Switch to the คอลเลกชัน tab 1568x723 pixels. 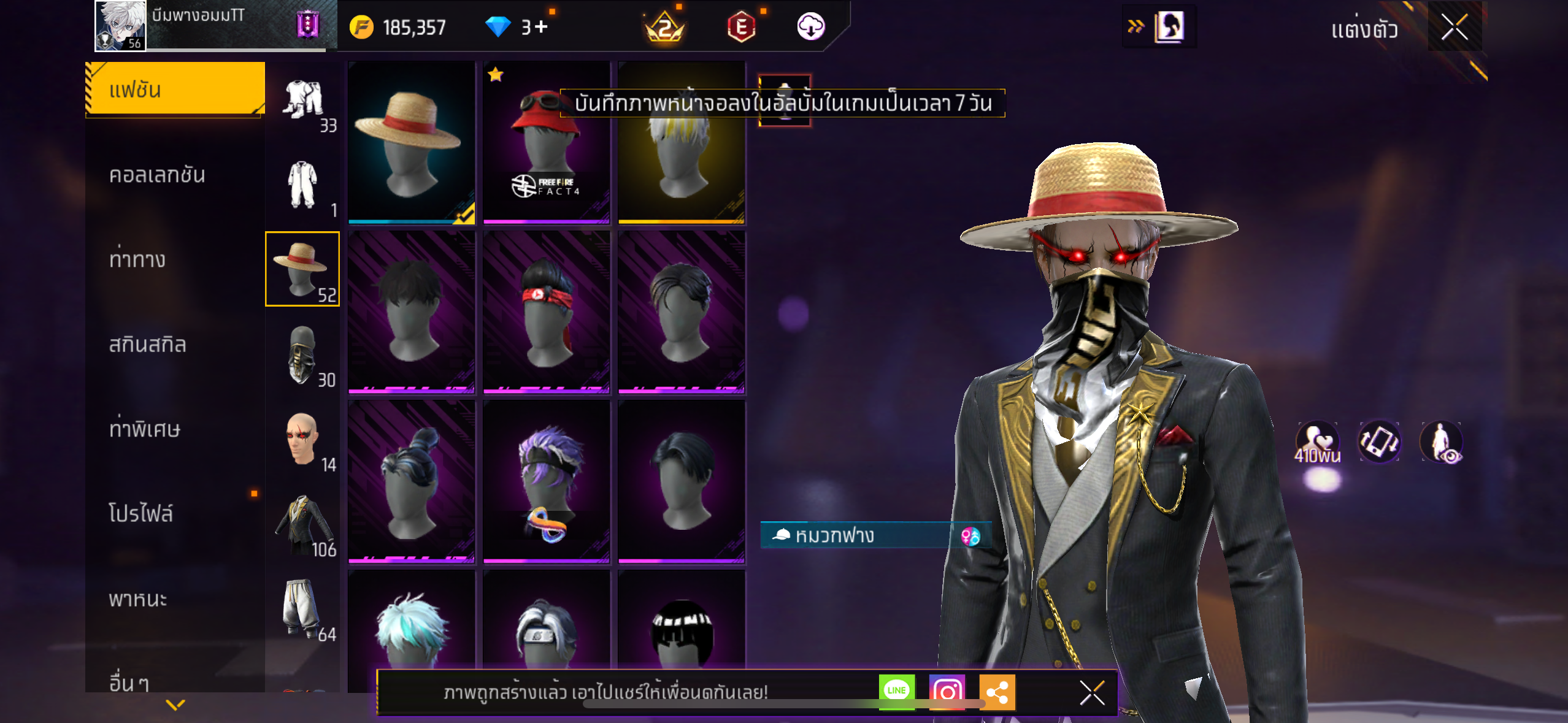[x=157, y=175]
